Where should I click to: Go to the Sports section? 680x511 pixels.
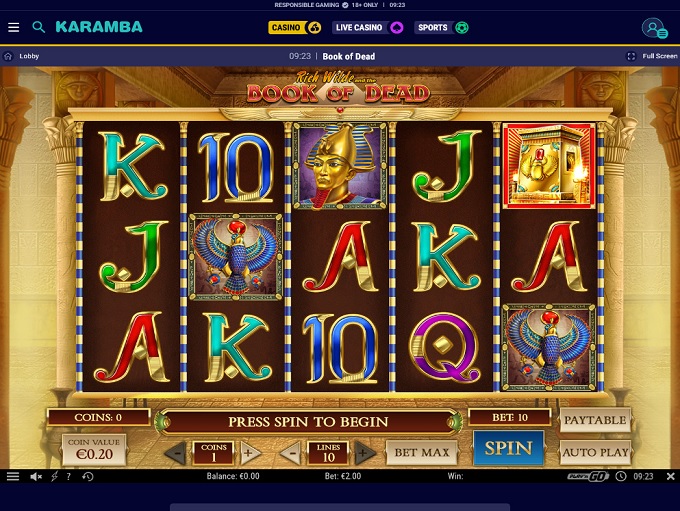click(441, 27)
